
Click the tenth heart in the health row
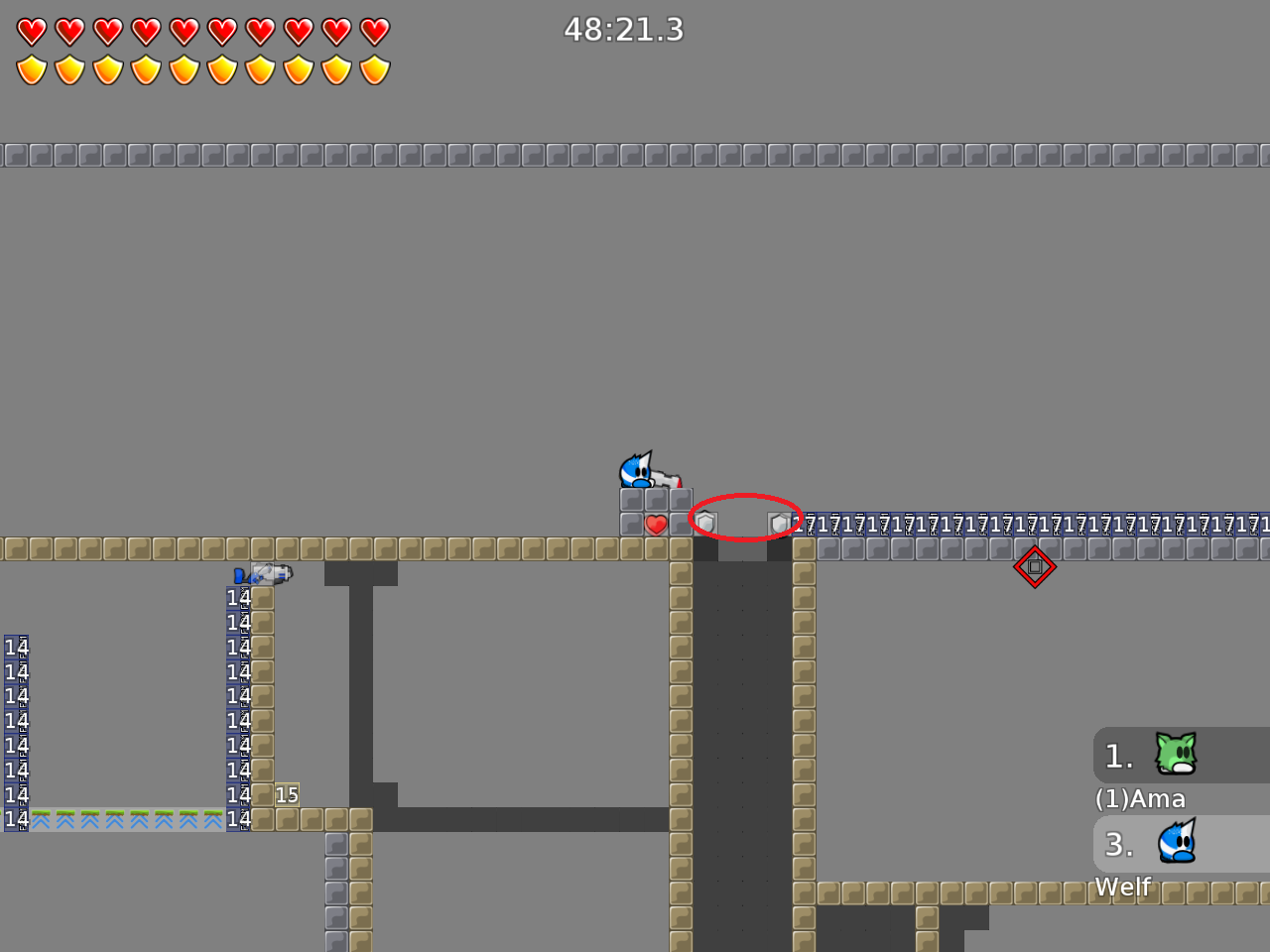click(x=373, y=31)
